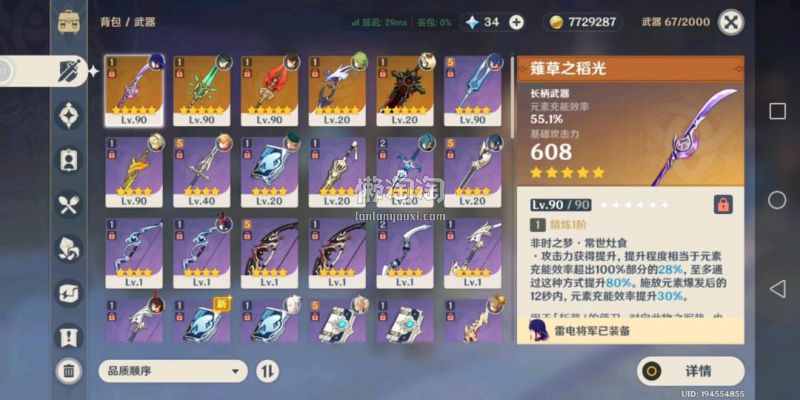Click the trash can discard icon

click(68, 371)
